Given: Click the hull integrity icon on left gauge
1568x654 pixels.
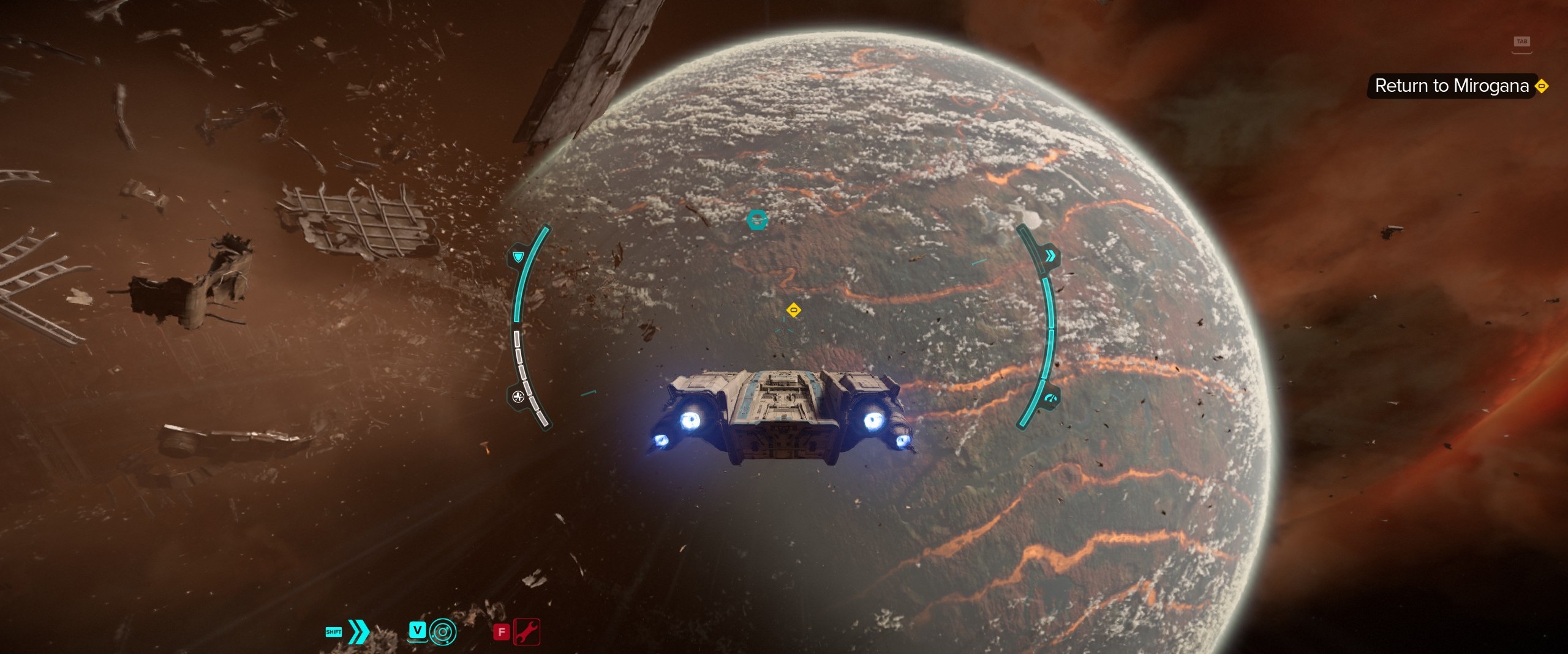Looking at the screenshot, I should coord(518,396).
